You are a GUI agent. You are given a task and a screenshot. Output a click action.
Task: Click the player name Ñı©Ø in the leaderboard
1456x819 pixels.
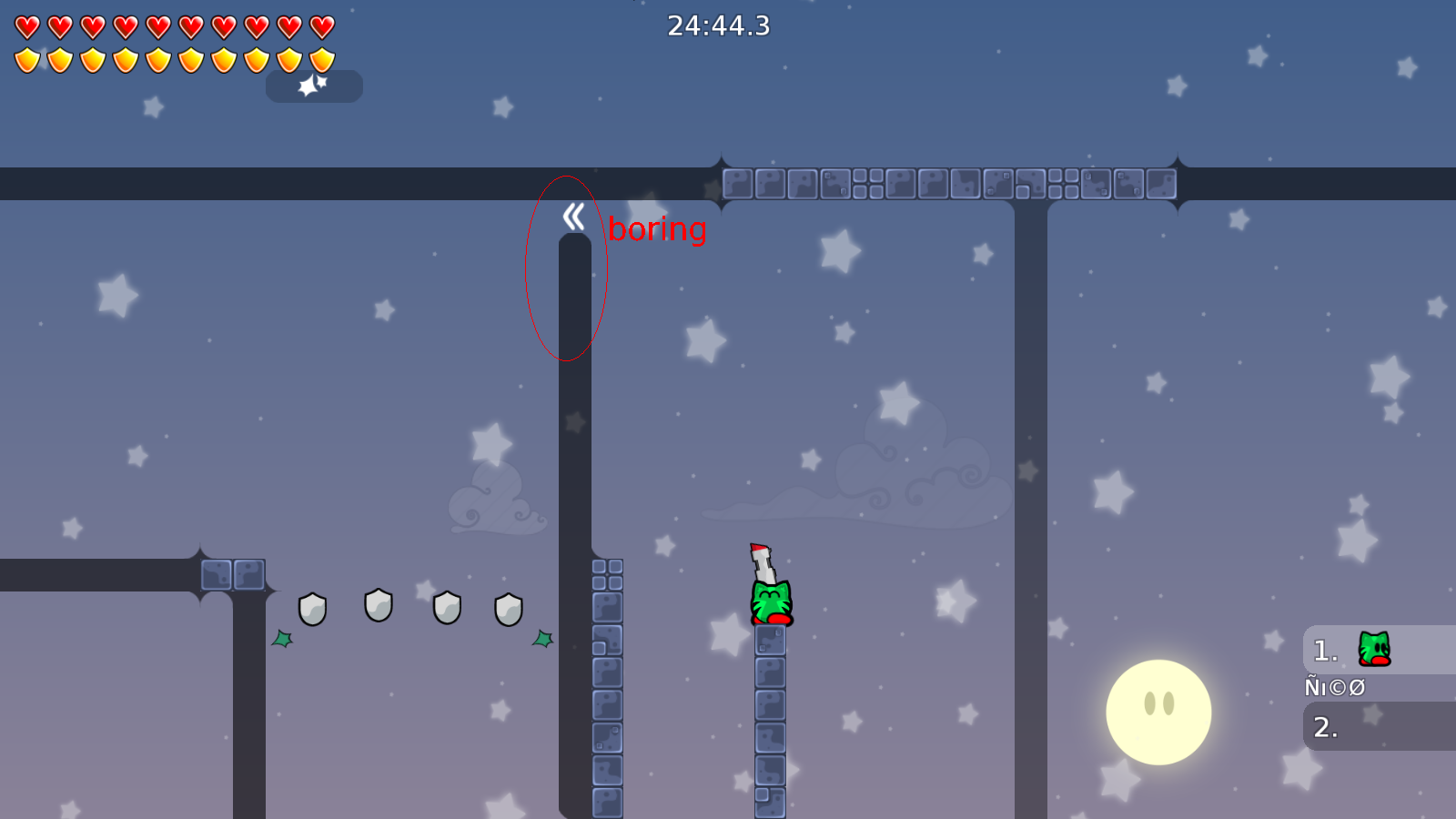(1333, 687)
